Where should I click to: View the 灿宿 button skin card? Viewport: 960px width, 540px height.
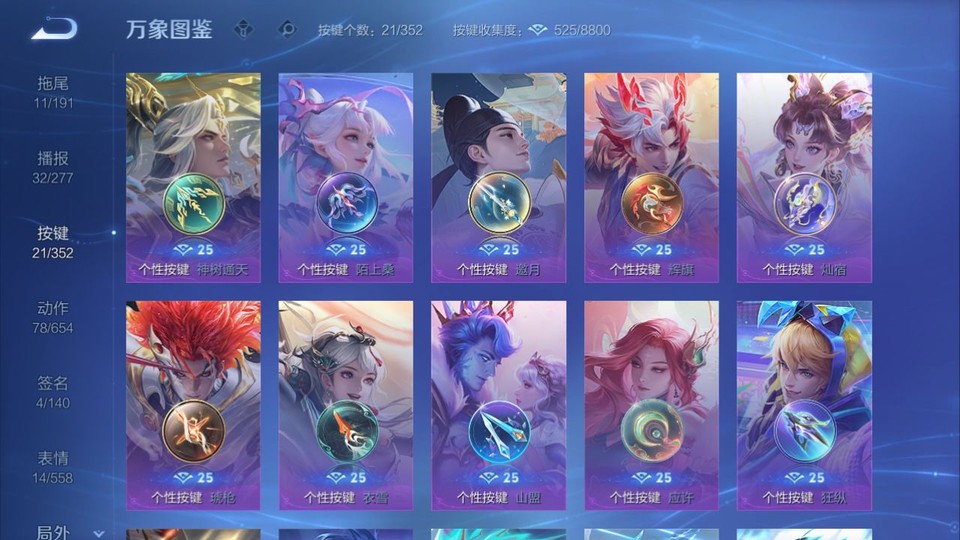pyautogui.click(x=804, y=177)
